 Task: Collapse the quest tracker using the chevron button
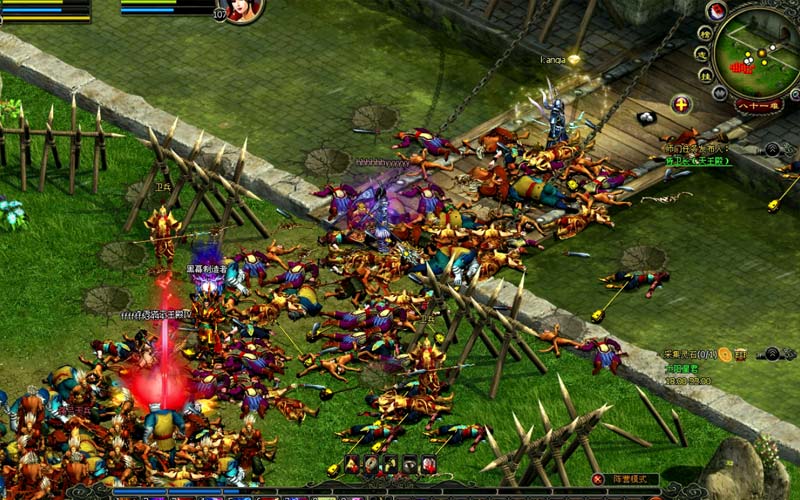(x=772, y=353)
